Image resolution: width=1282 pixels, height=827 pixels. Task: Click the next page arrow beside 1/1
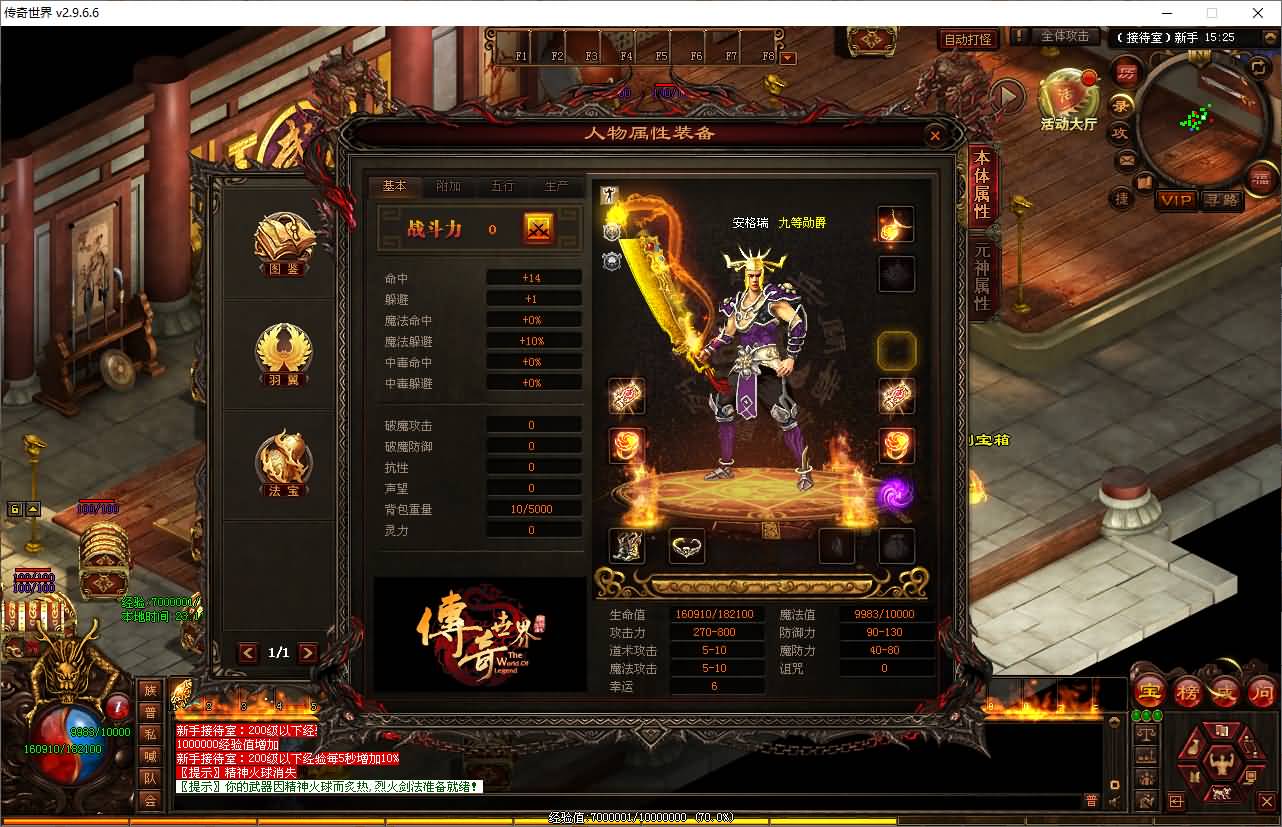point(307,652)
